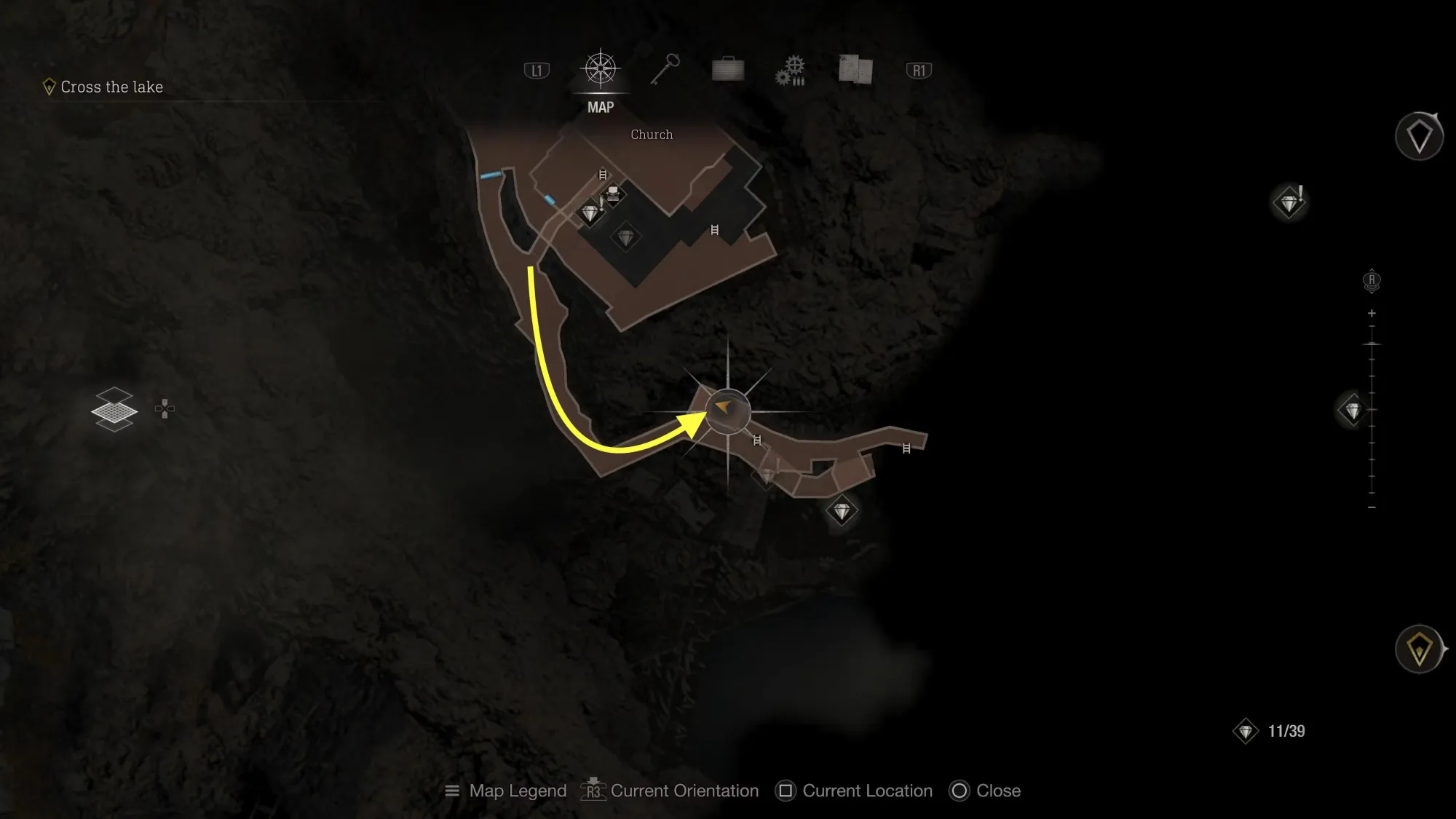Click the minus end of the zoom scale
Screen dimensions: 1456x819
tap(1372, 507)
